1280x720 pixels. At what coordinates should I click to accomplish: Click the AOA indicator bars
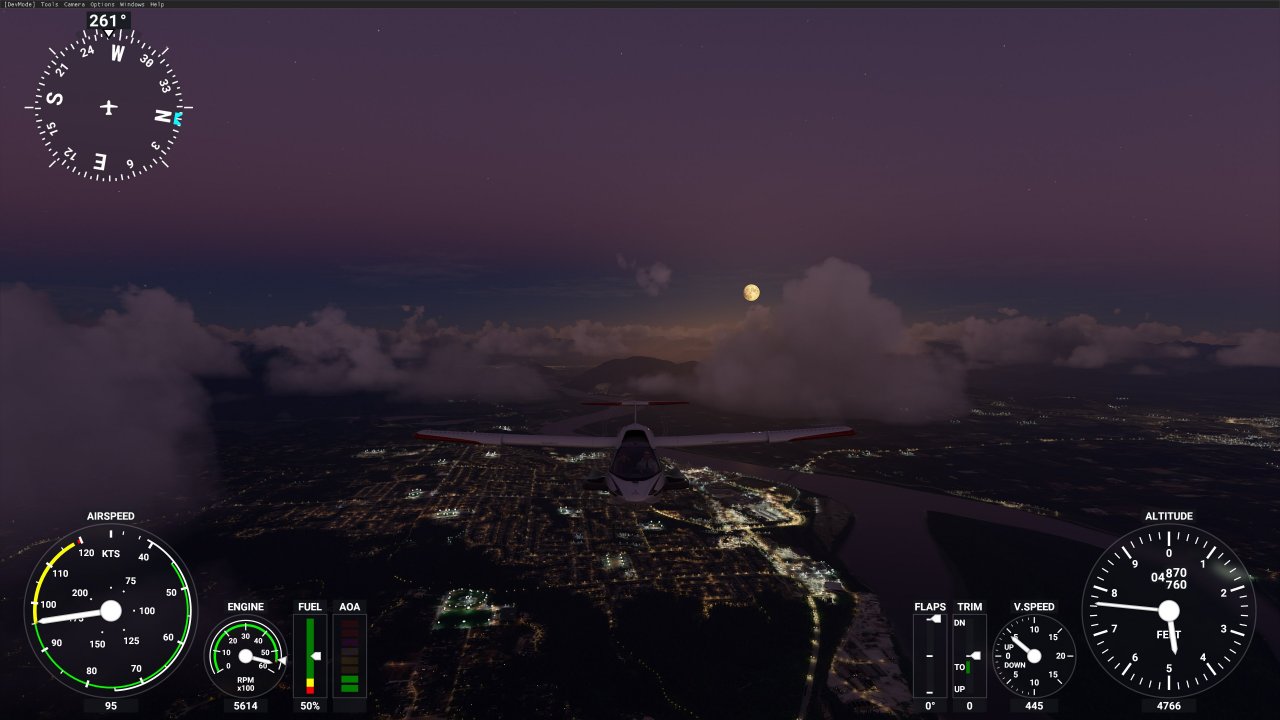click(x=349, y=655)
